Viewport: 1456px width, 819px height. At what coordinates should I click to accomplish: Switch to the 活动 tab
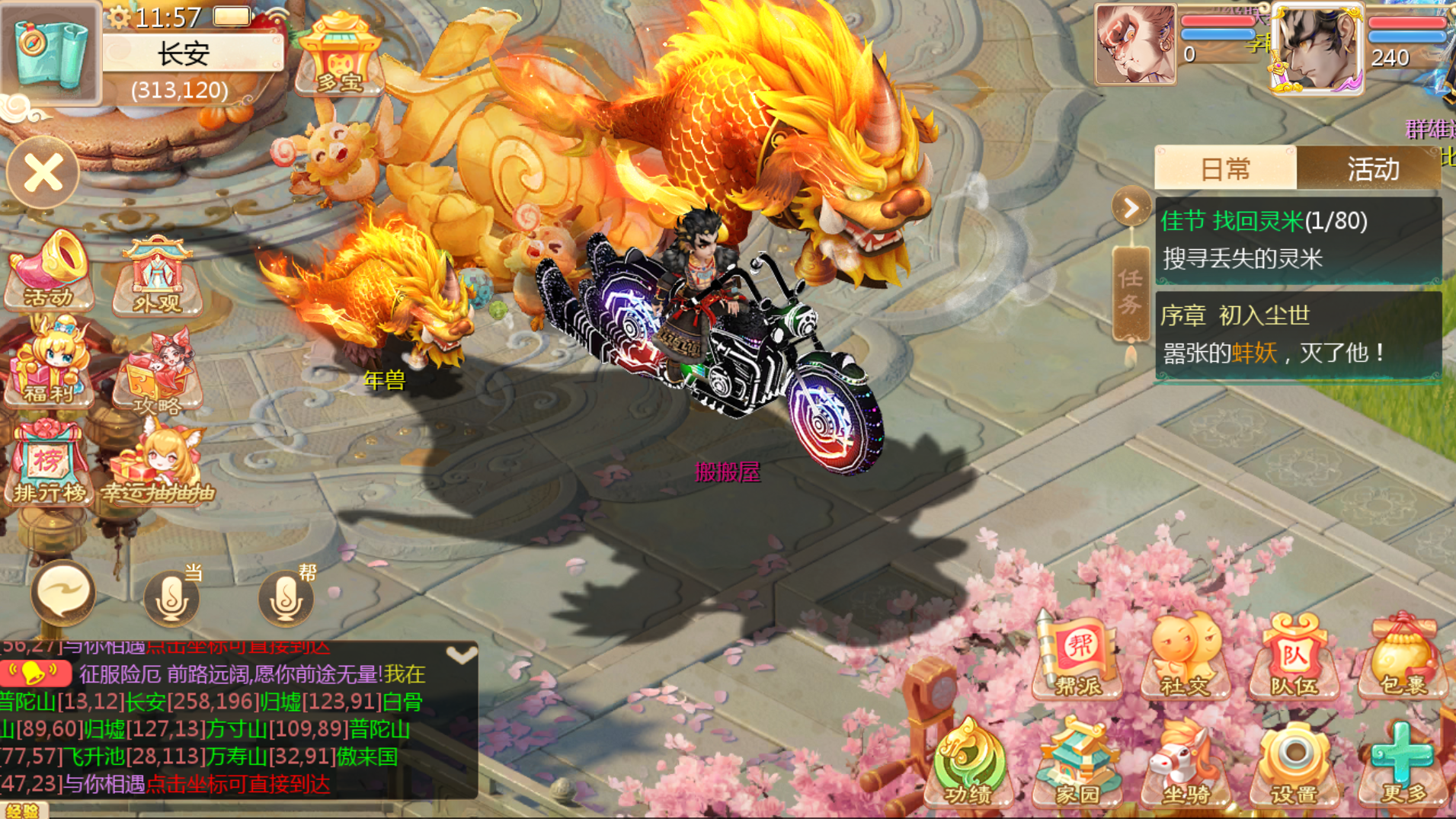point(1372,168)
